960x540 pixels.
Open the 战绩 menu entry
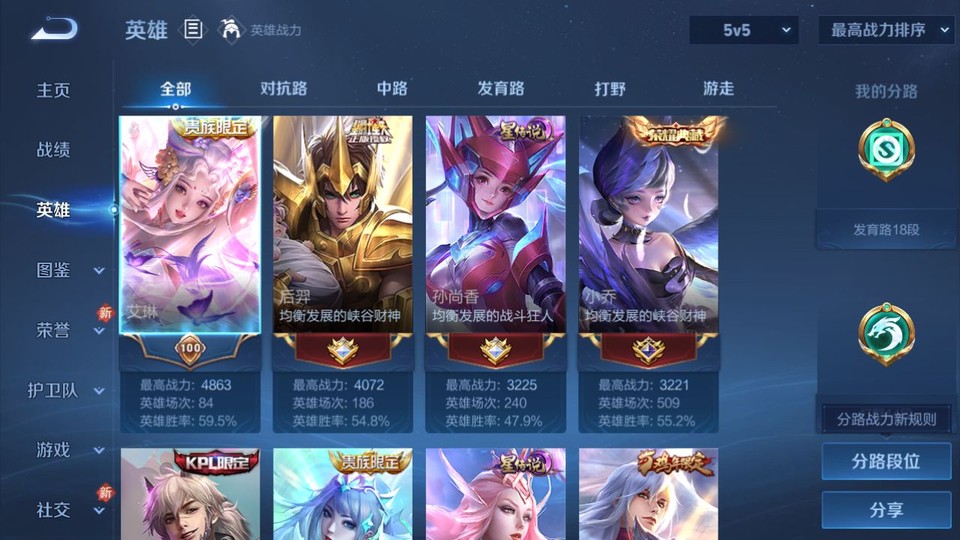coord(54,150)
